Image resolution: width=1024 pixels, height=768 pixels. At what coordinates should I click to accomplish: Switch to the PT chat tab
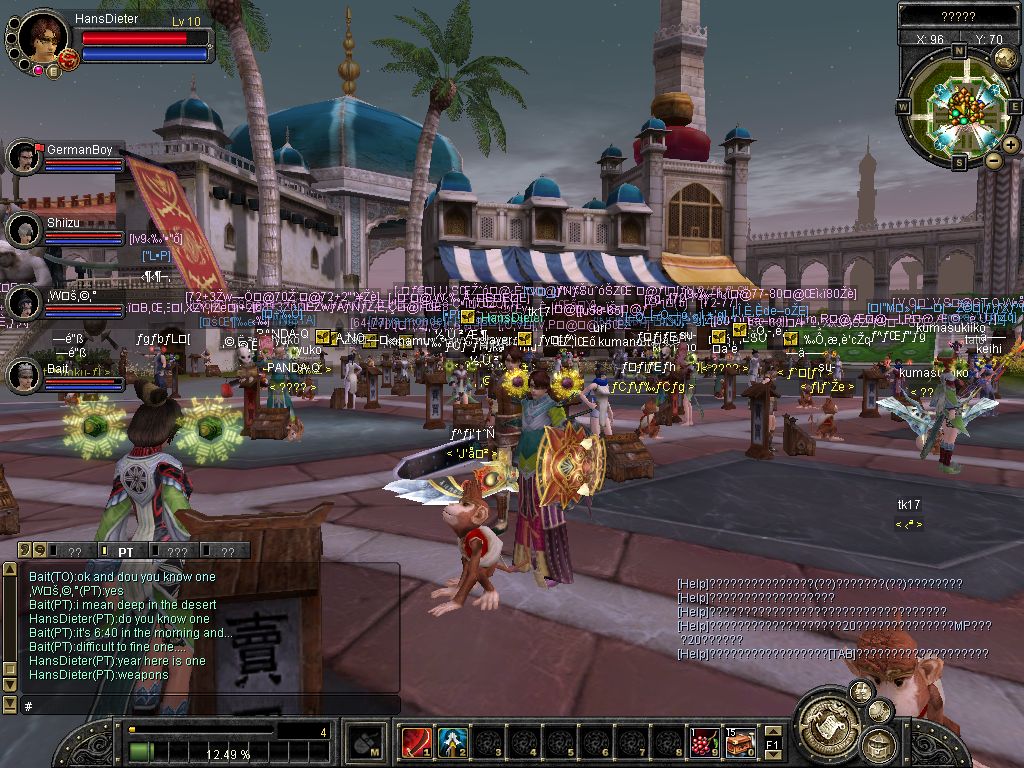click(125, 551)
